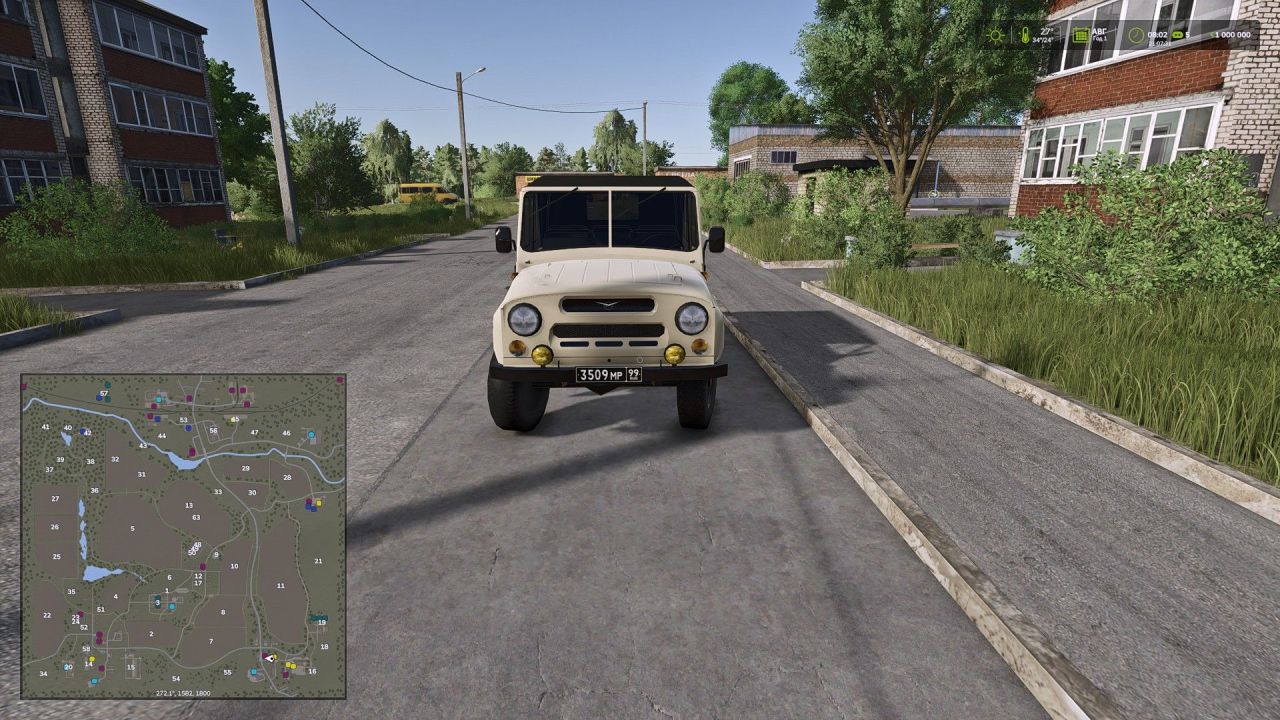The height and width of the screenshot is (720, 1280).
Task: Select the yellow marker cluster near field 16
Action: 291,664
